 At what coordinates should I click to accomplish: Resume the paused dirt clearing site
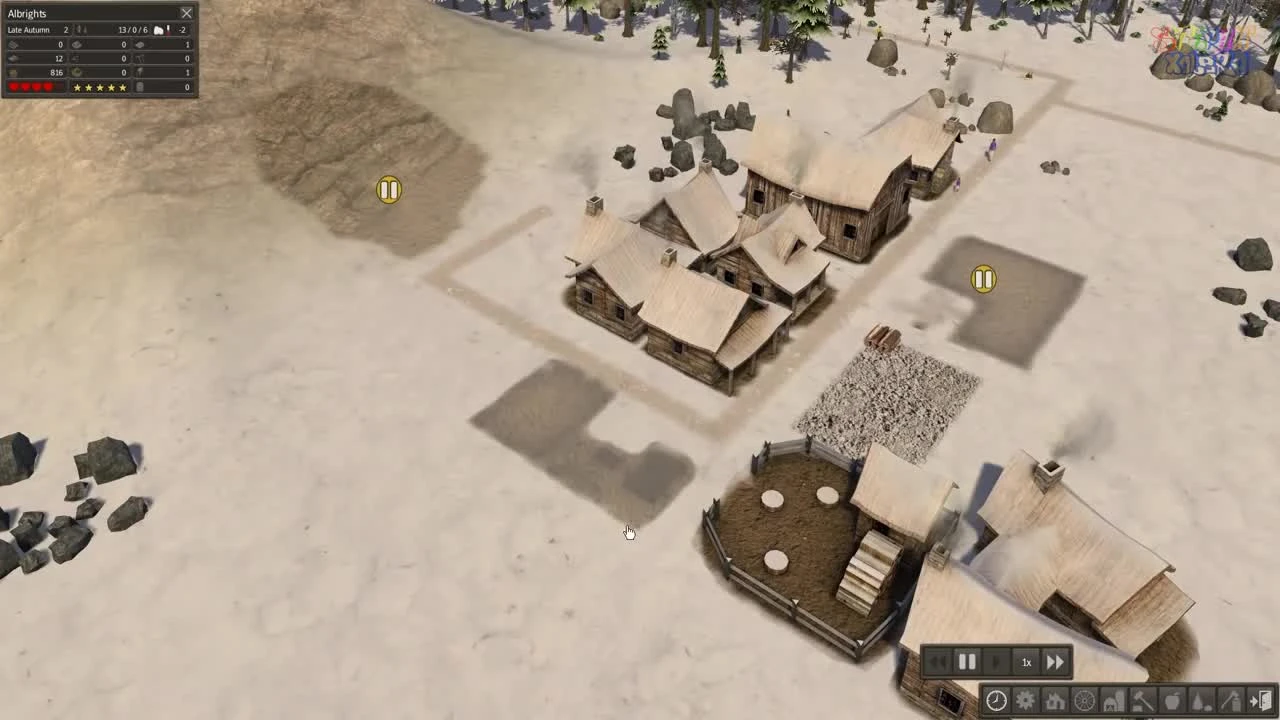click(388, 190)
